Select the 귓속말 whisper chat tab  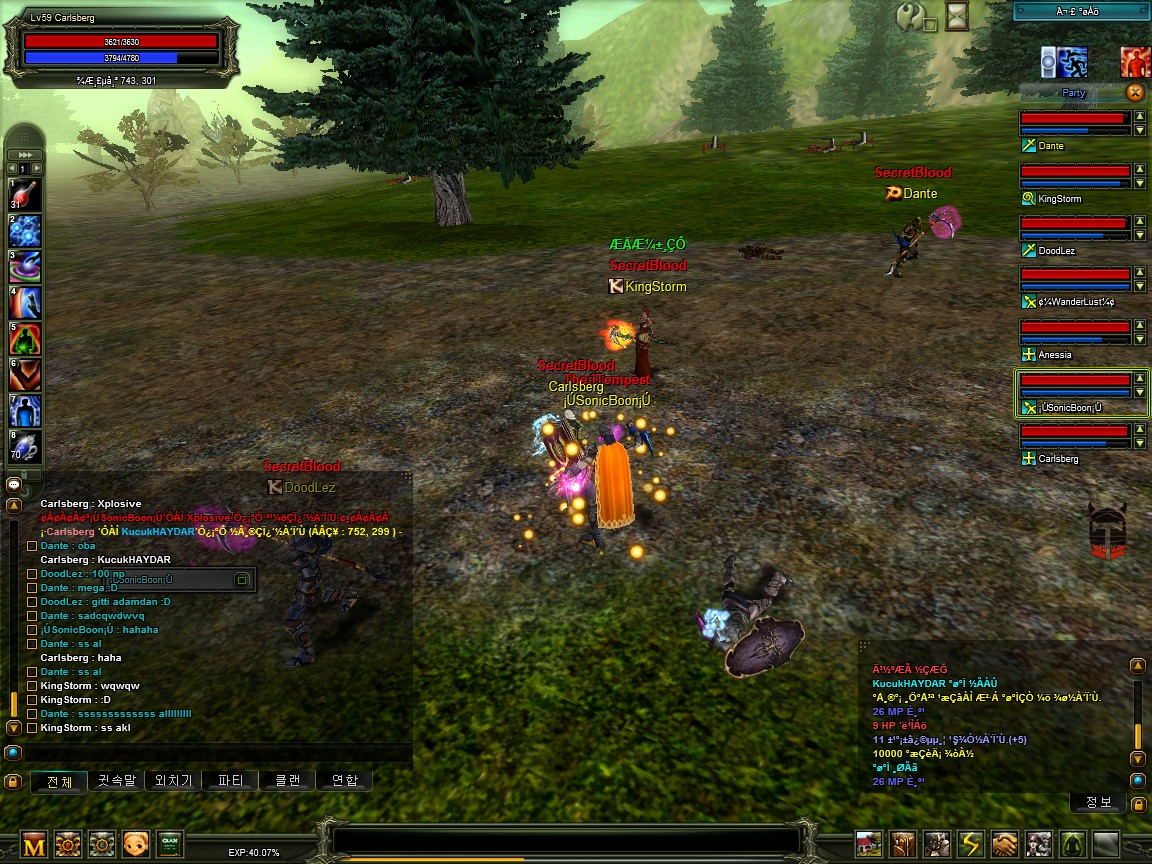click(x=116, y=780)
